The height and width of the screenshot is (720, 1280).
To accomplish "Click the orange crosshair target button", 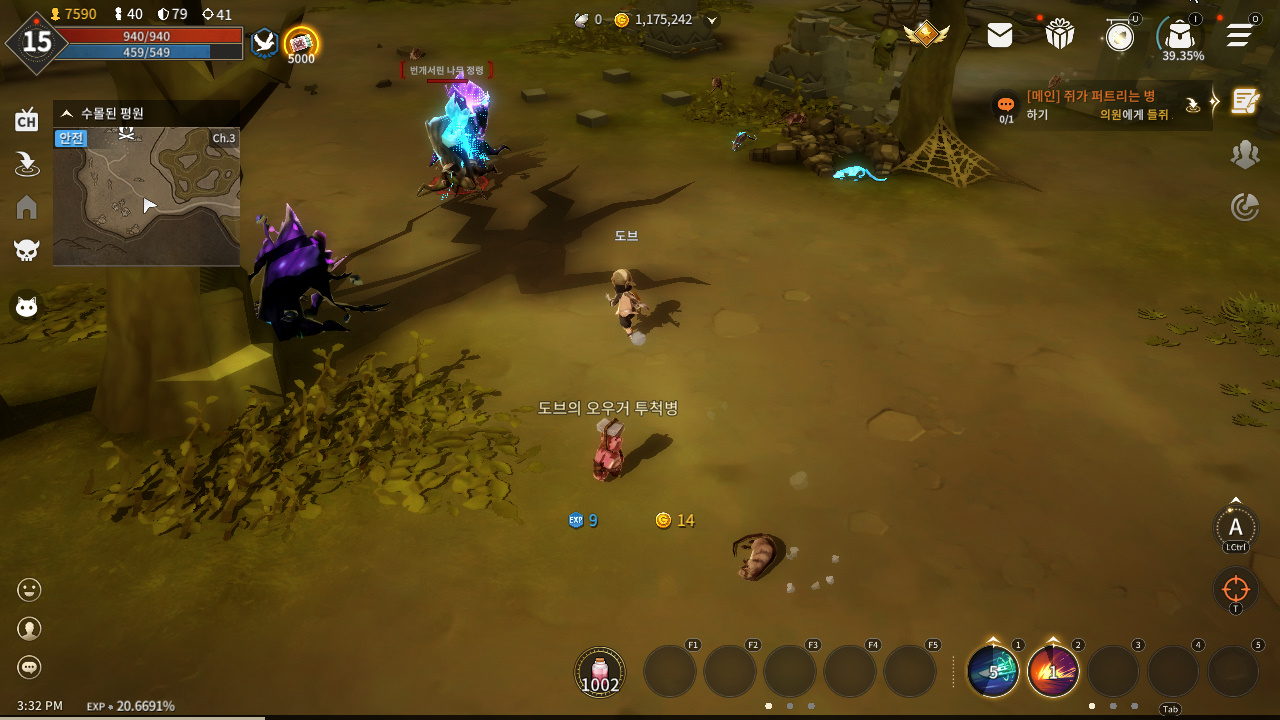I will [x=1236, y=589].
